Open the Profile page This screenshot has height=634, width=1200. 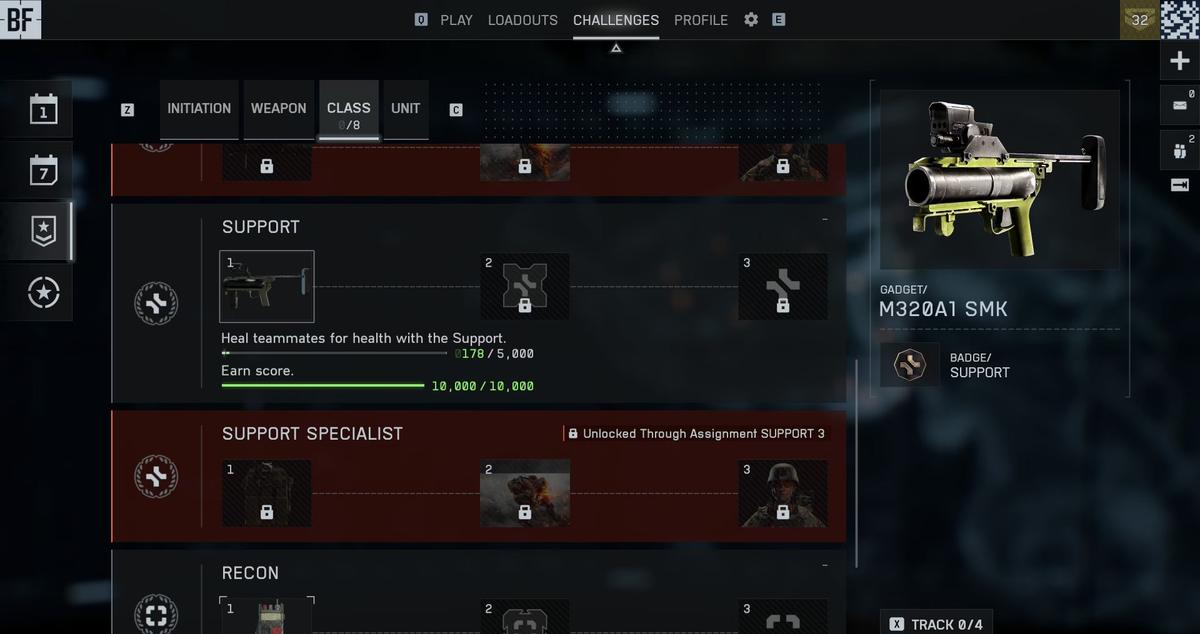pyautogui.click(x=700, y=20)
